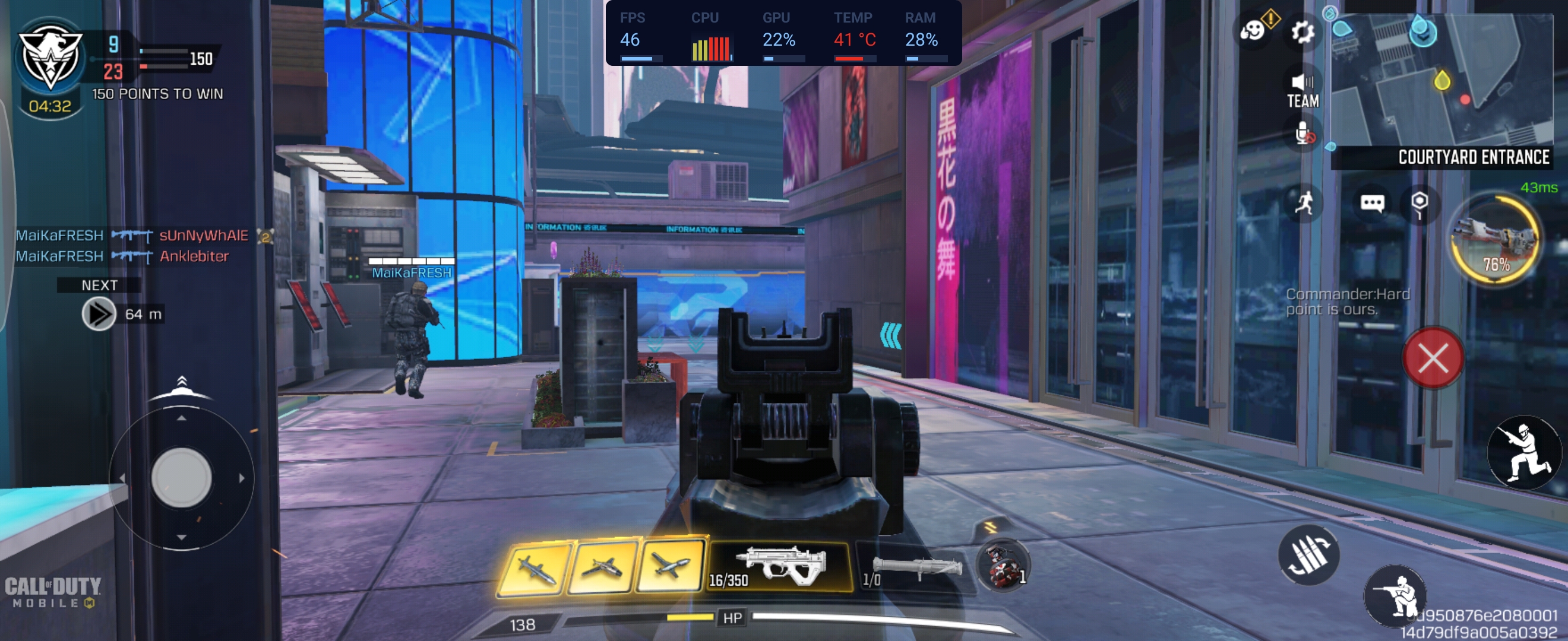This screenshot has height=641, width=1568.
Task: Tap the crouch button
Action: (x=1396, y=596)
